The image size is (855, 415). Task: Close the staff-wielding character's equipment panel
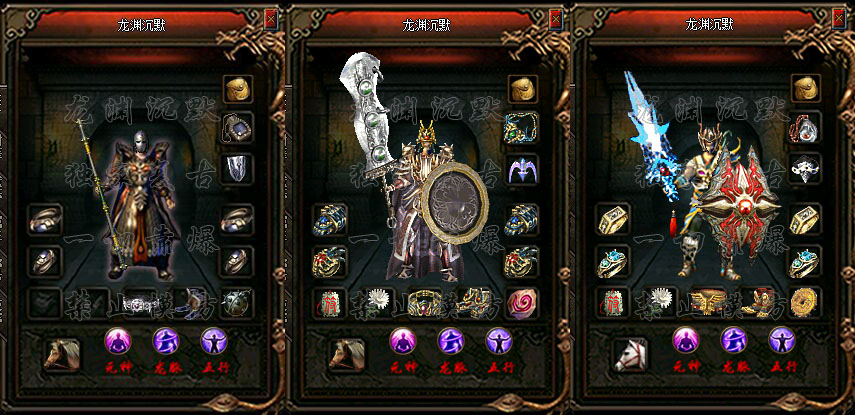pyautogui.click(x=271, y=18)
